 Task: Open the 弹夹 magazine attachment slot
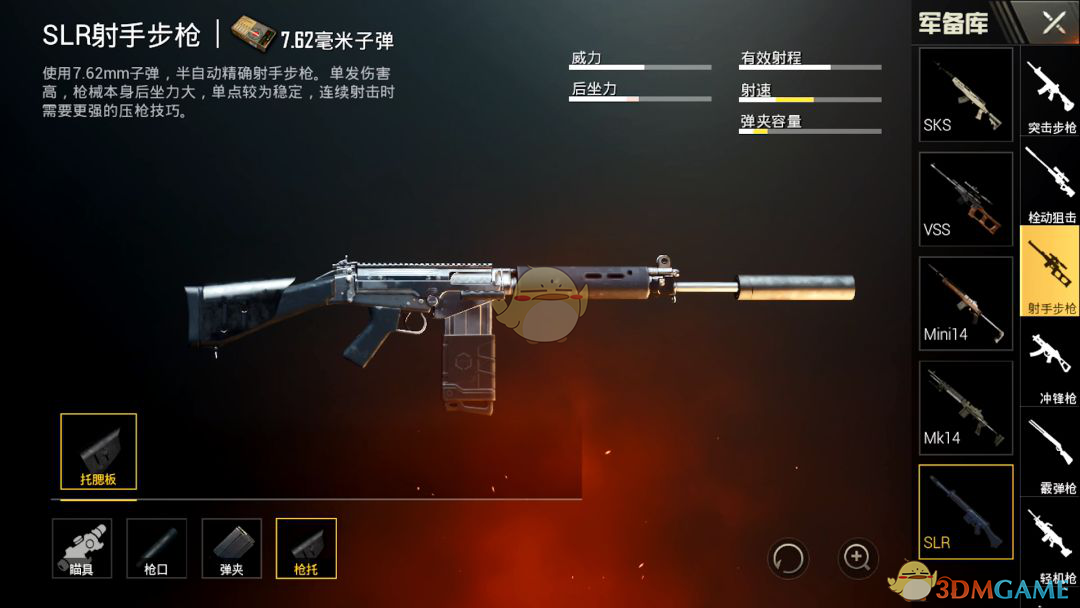click(231, 548)
